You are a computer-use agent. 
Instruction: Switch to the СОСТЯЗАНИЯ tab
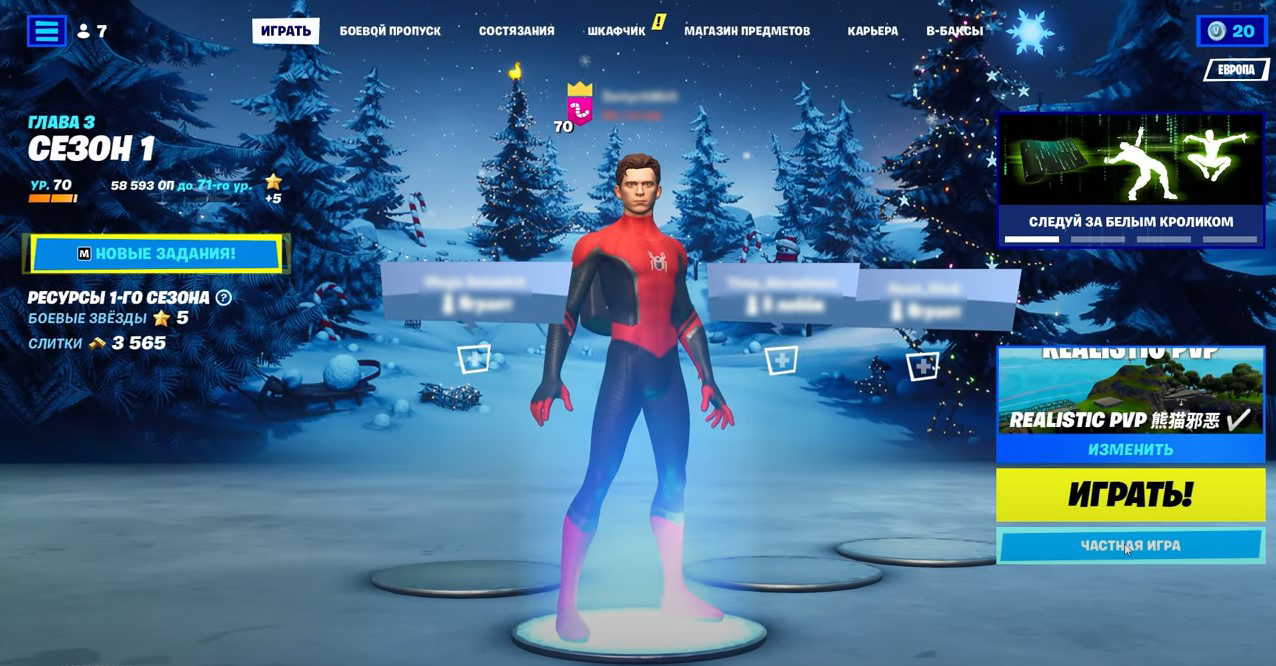click(516, 31)
